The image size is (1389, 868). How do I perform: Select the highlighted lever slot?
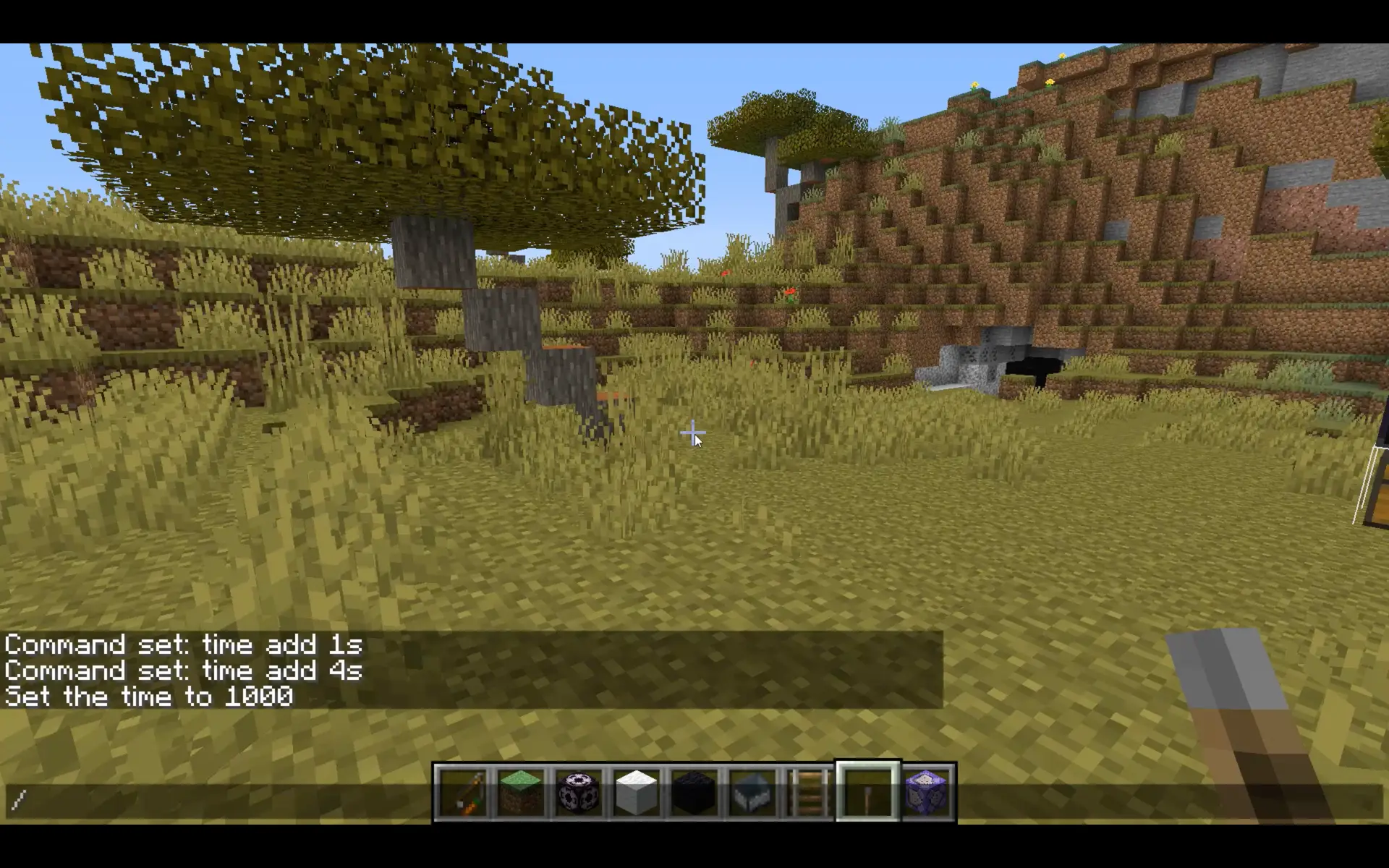coord(868,793)
